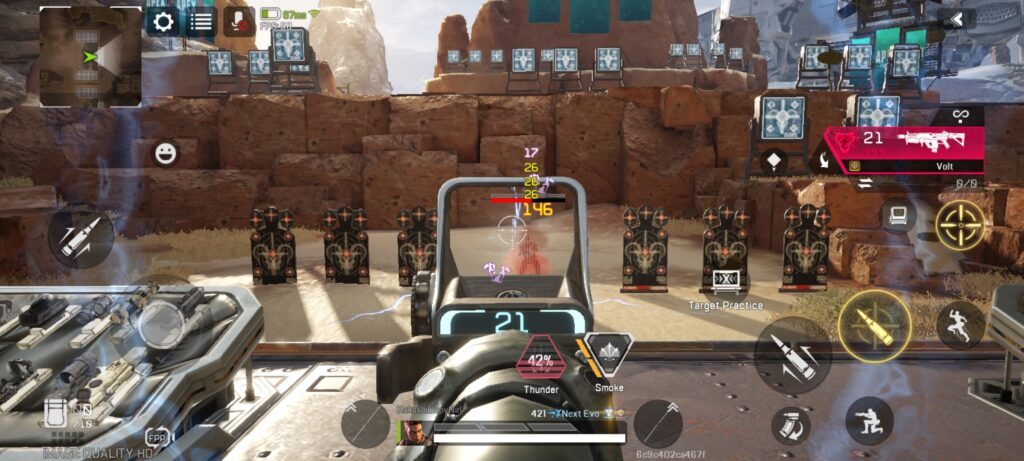Fire with the gold bullet button
This screenshot has height=461, width=1024.
[874, 325]
